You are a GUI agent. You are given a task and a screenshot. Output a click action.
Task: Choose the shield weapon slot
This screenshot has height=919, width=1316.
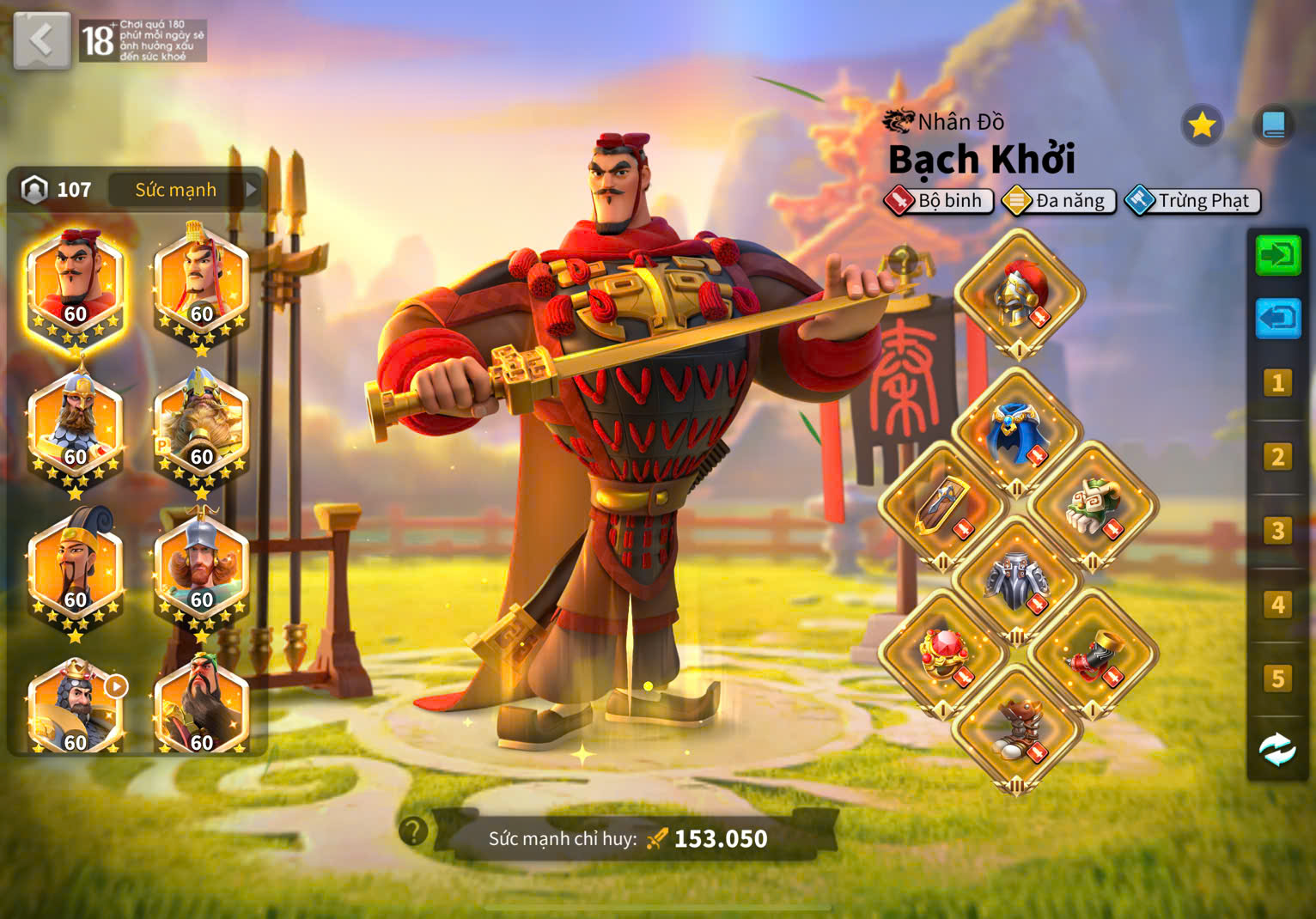pyautogui.click(x=942, y=507)
